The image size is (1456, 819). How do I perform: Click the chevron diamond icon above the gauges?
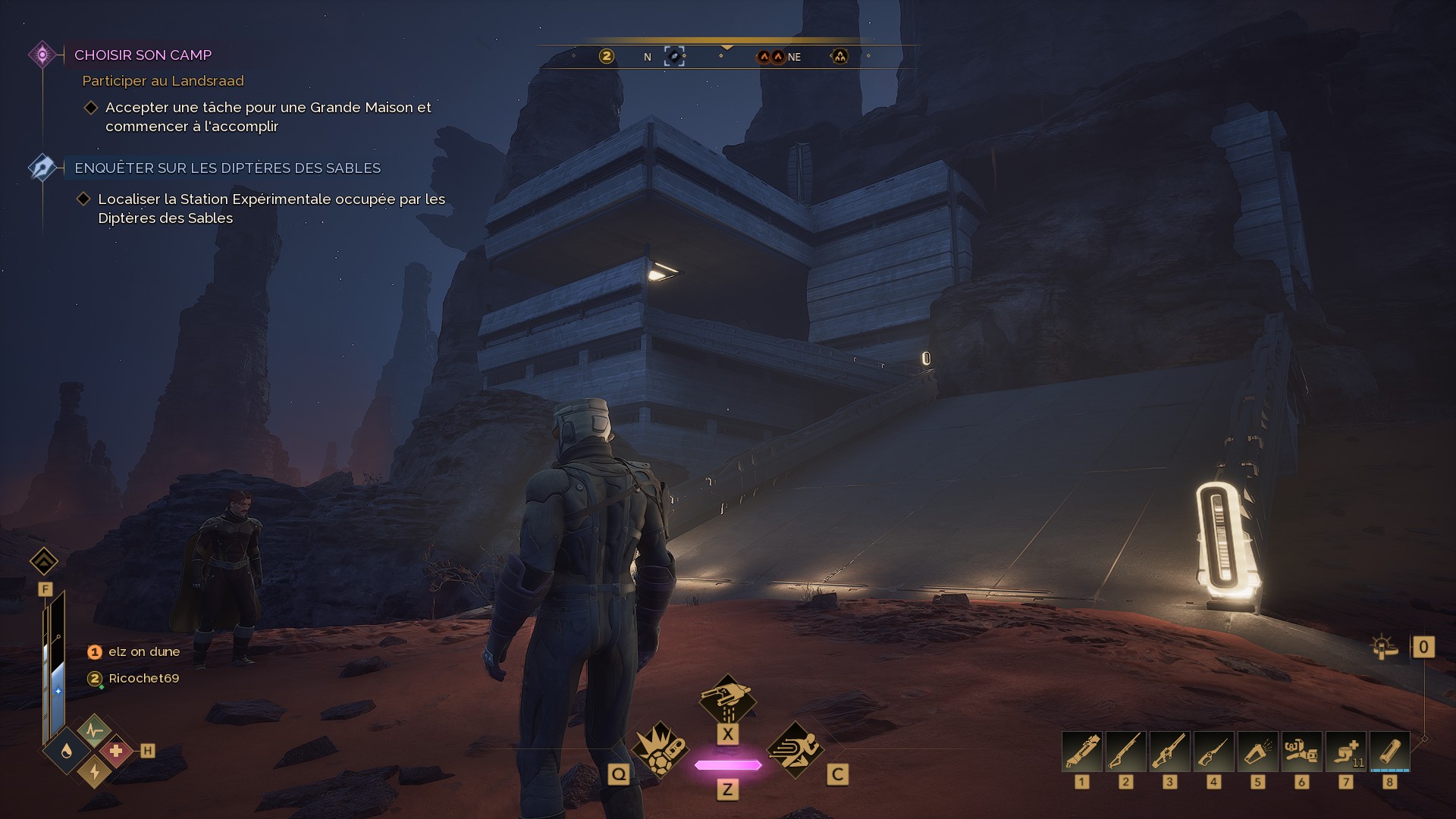pos(44,562)
